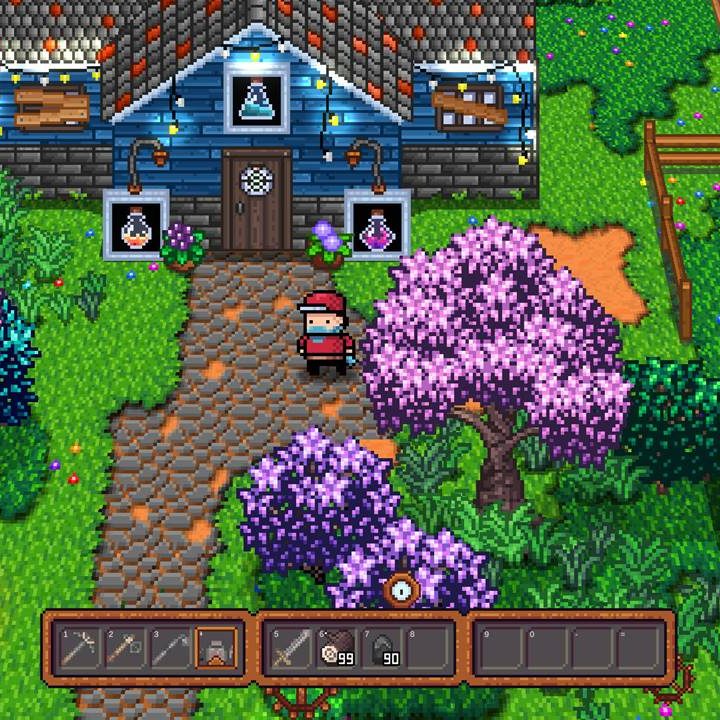Equip the hoe in hotbar slot 3
This screenshot has width=720, height=720.
(170, 648)
